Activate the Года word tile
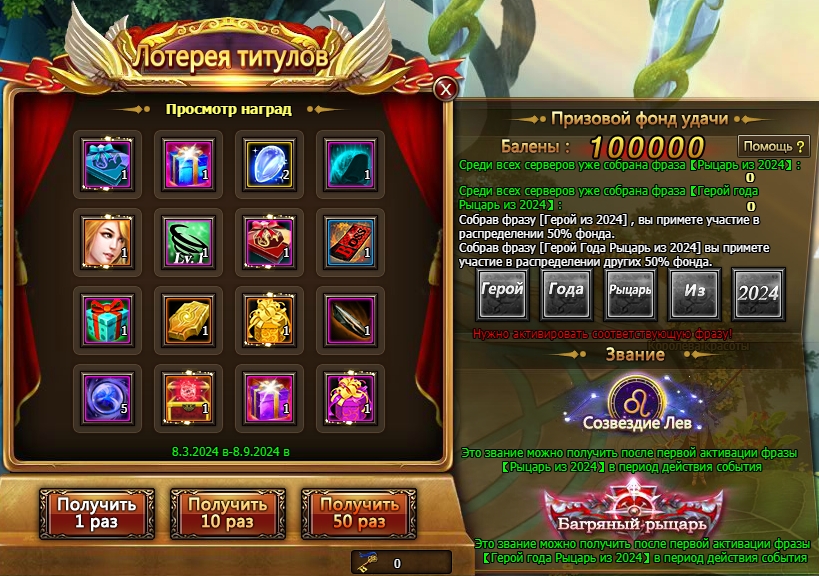This screenshot has height=576, width=819. (567, 294)
